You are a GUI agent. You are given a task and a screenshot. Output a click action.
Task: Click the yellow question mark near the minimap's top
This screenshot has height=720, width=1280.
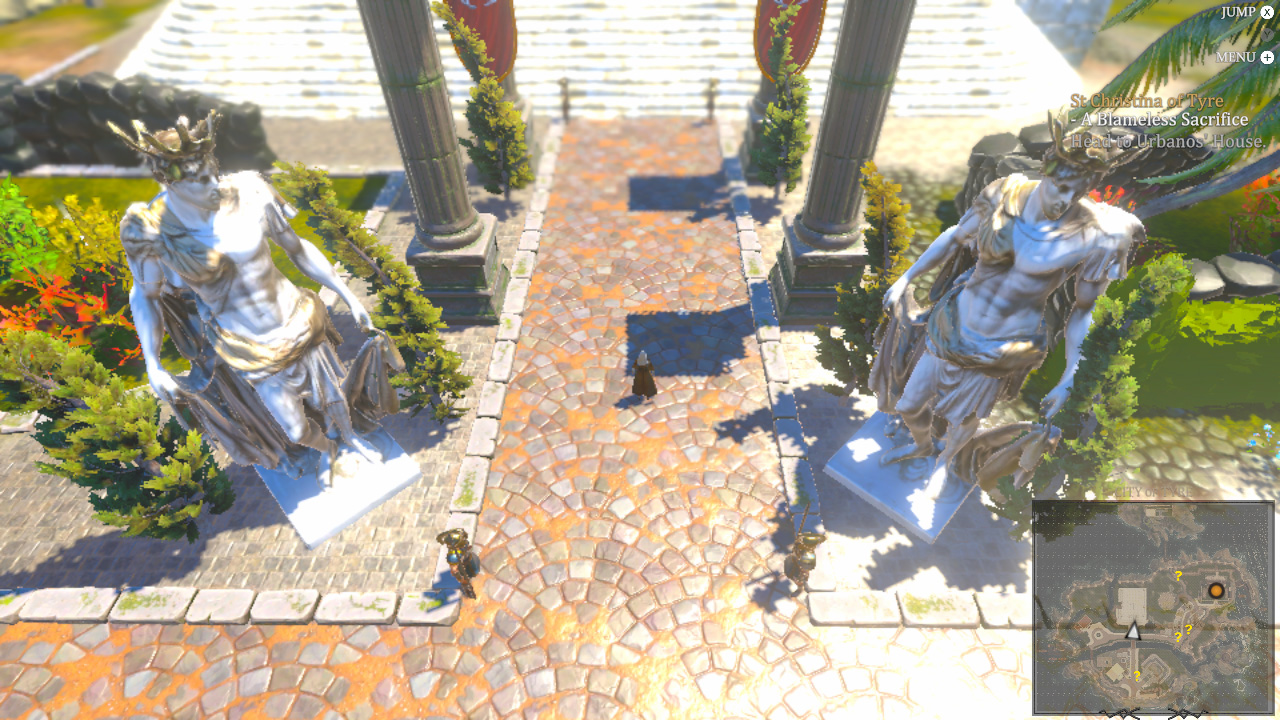click(1178, 577)
